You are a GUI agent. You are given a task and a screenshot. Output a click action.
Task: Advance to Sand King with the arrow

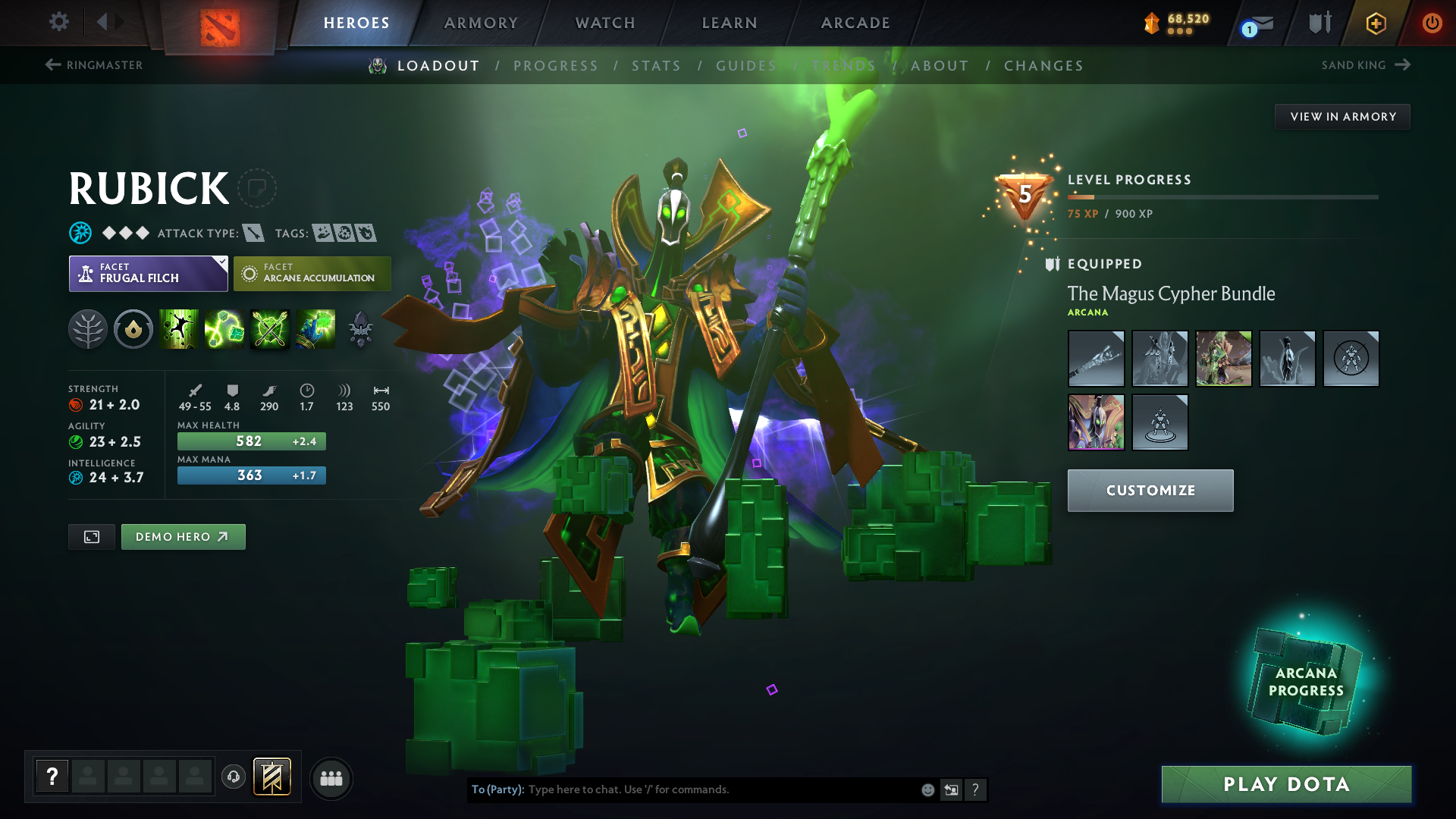point(1401,65)
